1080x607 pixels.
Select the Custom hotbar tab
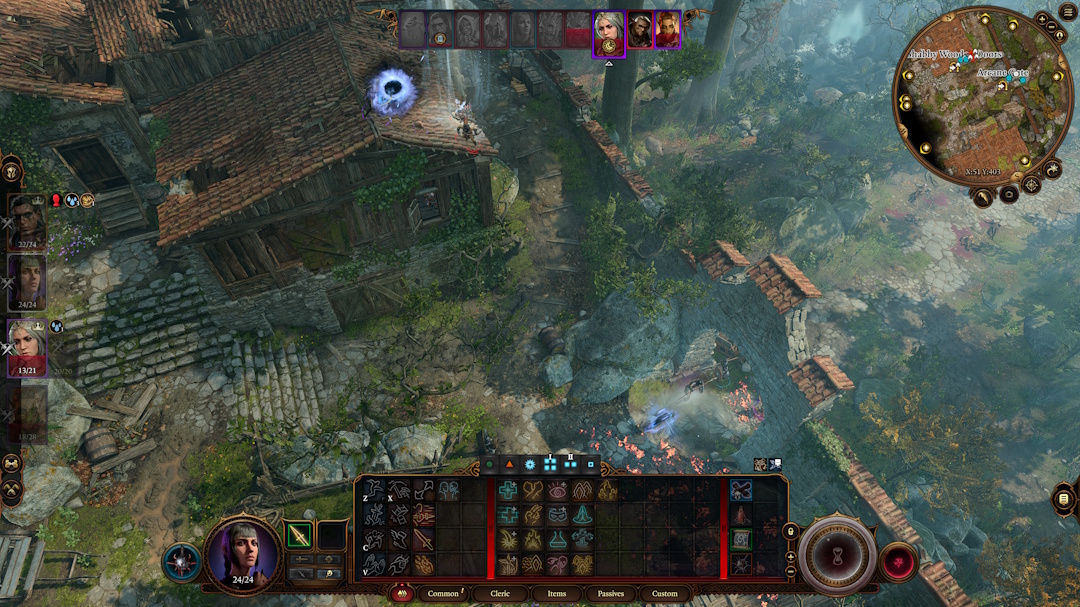coord(665,593)
